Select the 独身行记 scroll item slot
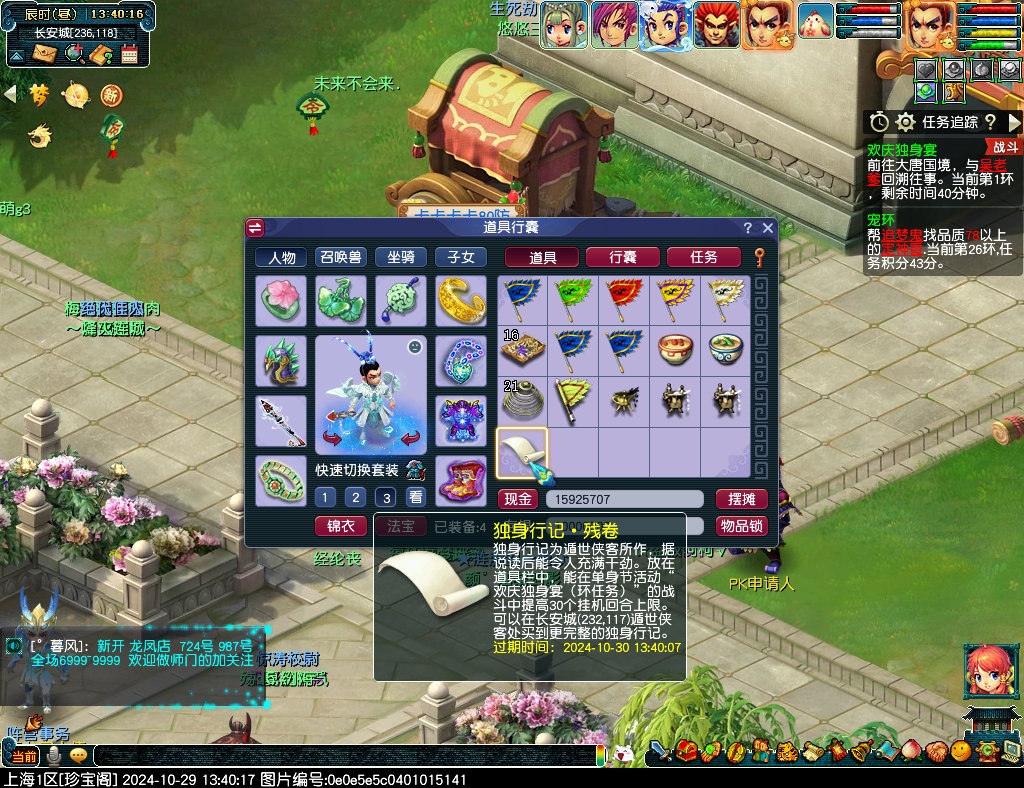The image size is (1024, 788). [522, 452]
